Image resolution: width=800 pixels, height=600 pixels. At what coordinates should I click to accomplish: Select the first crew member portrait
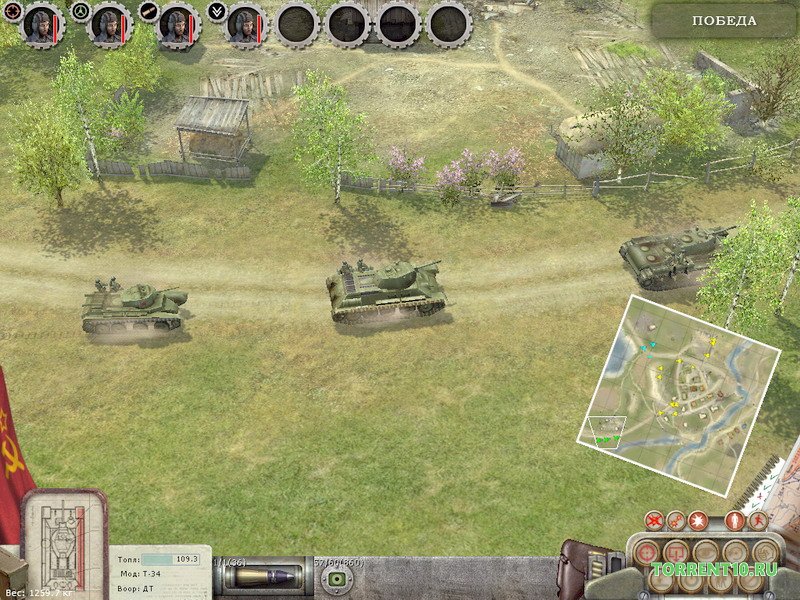(x=41, y=25)
